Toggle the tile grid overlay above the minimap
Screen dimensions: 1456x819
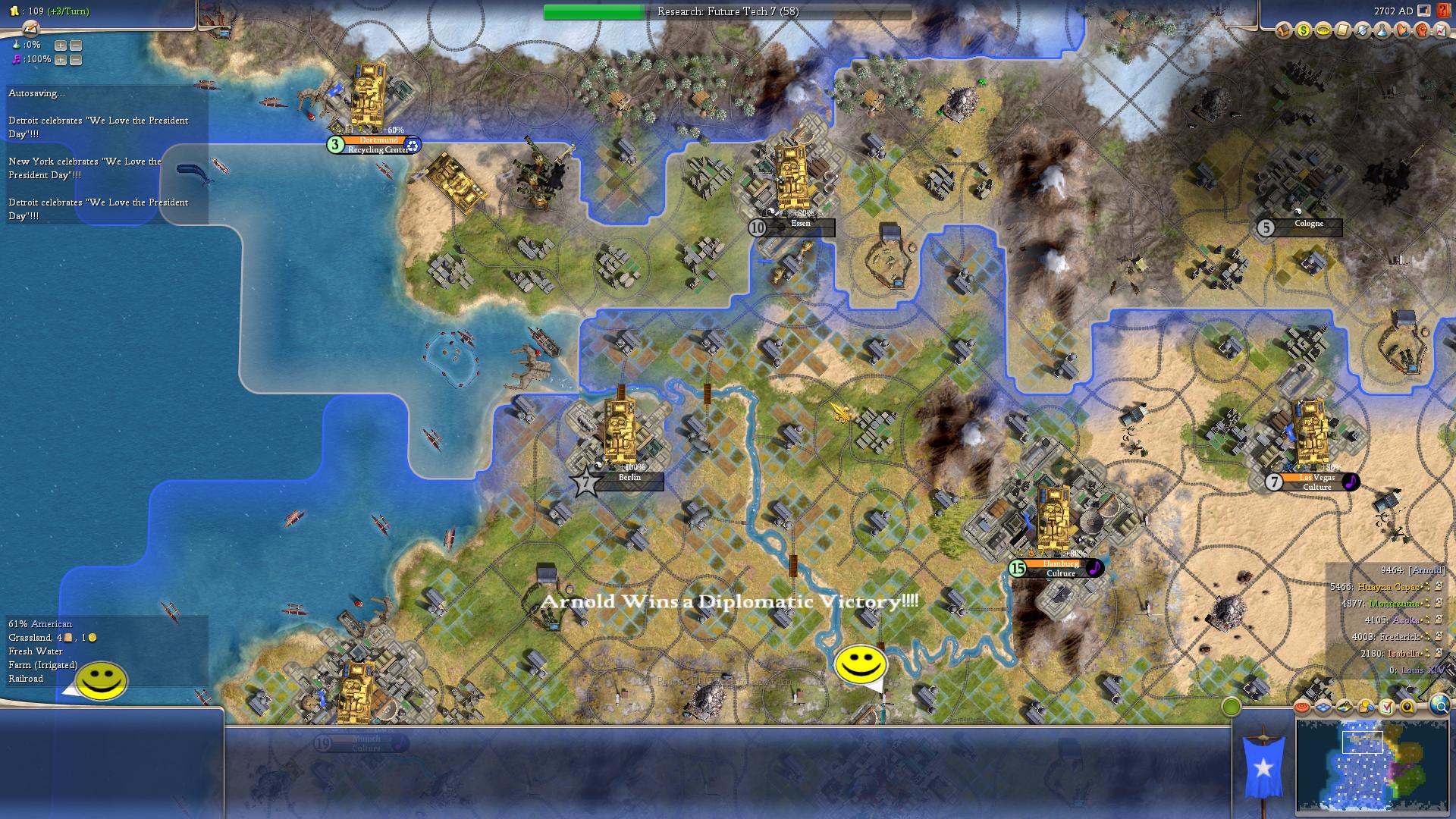1323,707
